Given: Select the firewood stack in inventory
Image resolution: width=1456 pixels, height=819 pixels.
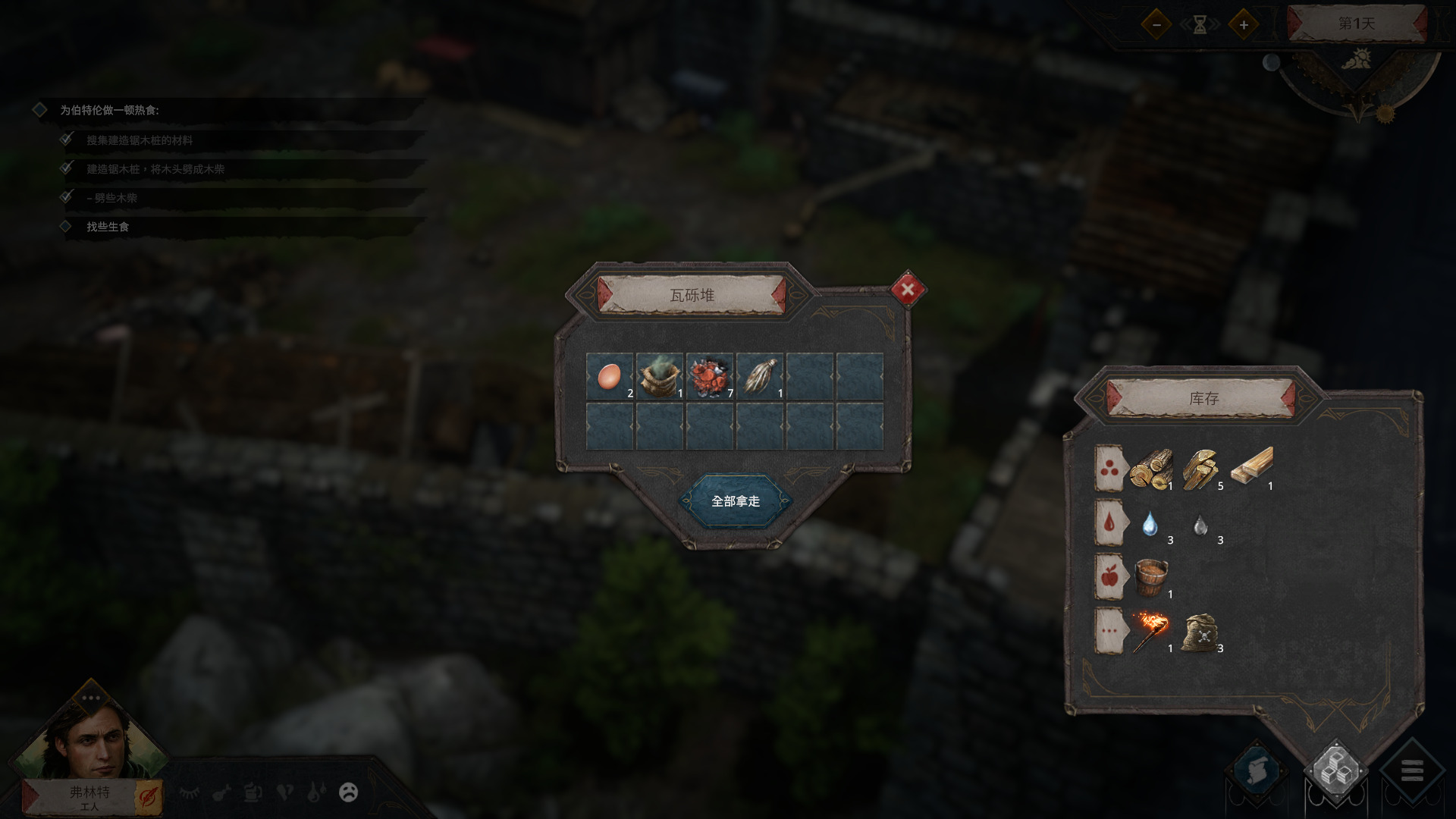Looking at the screenshot, I should 1200,468.
